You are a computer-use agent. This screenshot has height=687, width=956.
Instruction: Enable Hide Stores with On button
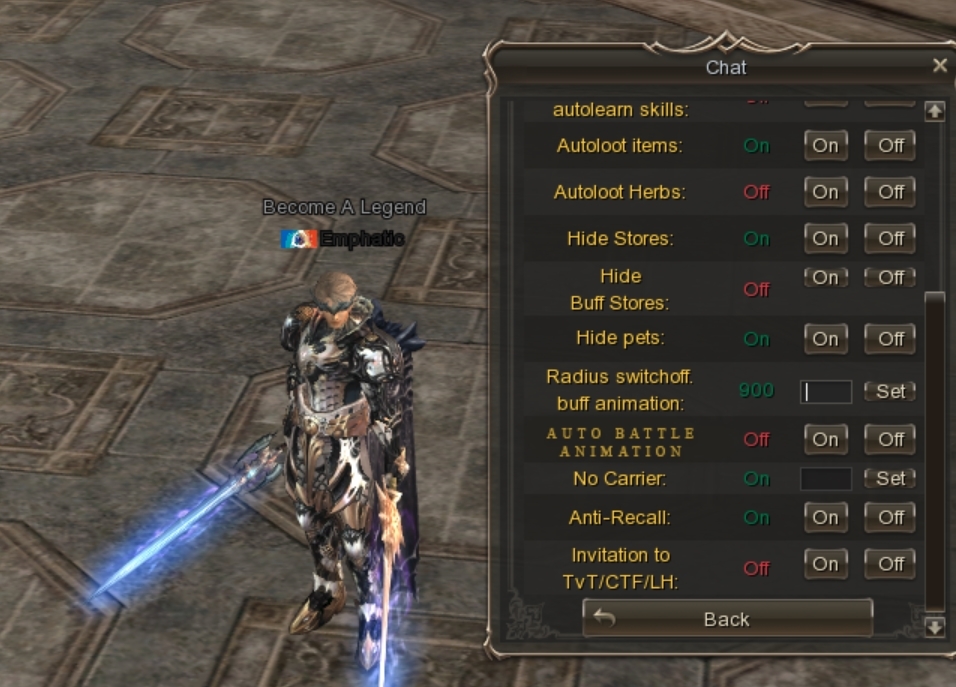(x=825, y=238)
